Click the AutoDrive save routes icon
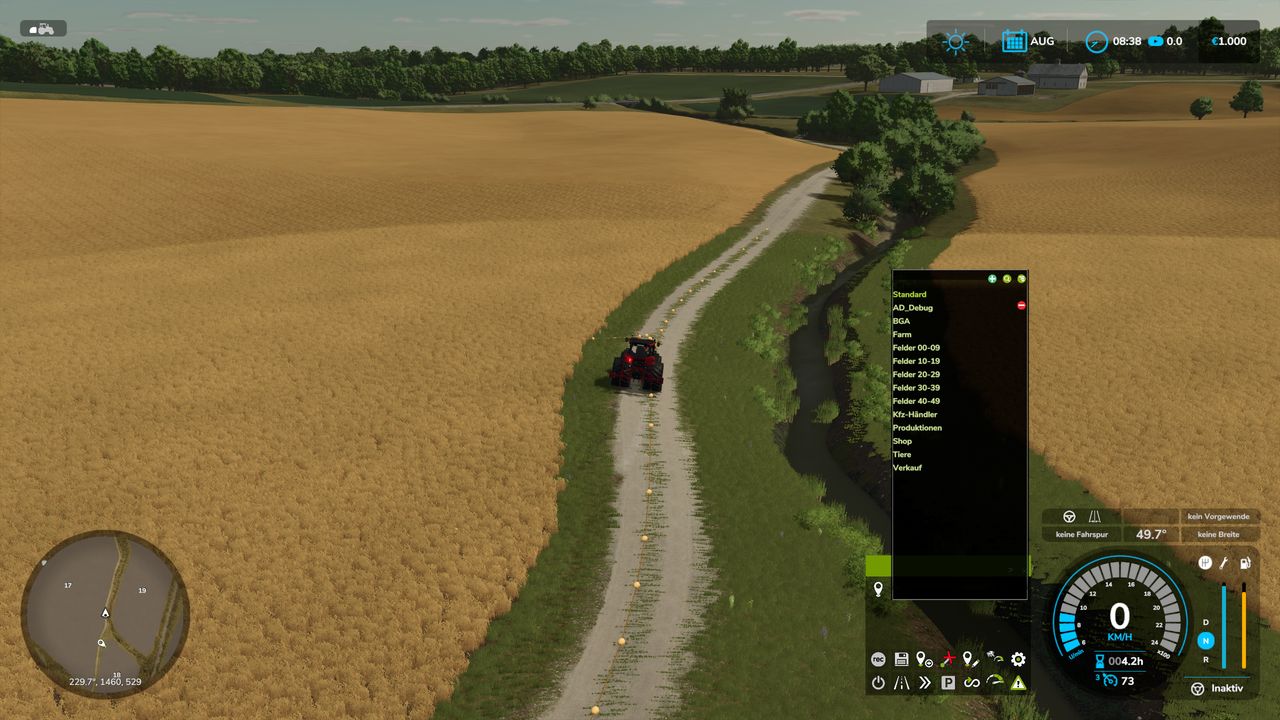This screenshot has width=1280, height=720. tap(901, 660)
